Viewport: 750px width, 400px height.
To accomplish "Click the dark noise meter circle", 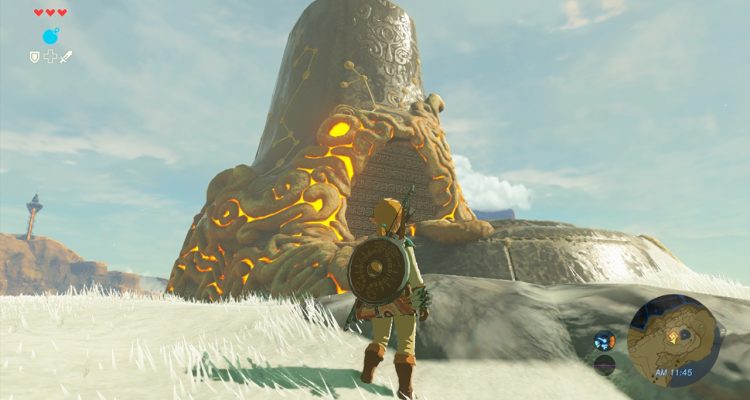I will [x=604, y=364].
